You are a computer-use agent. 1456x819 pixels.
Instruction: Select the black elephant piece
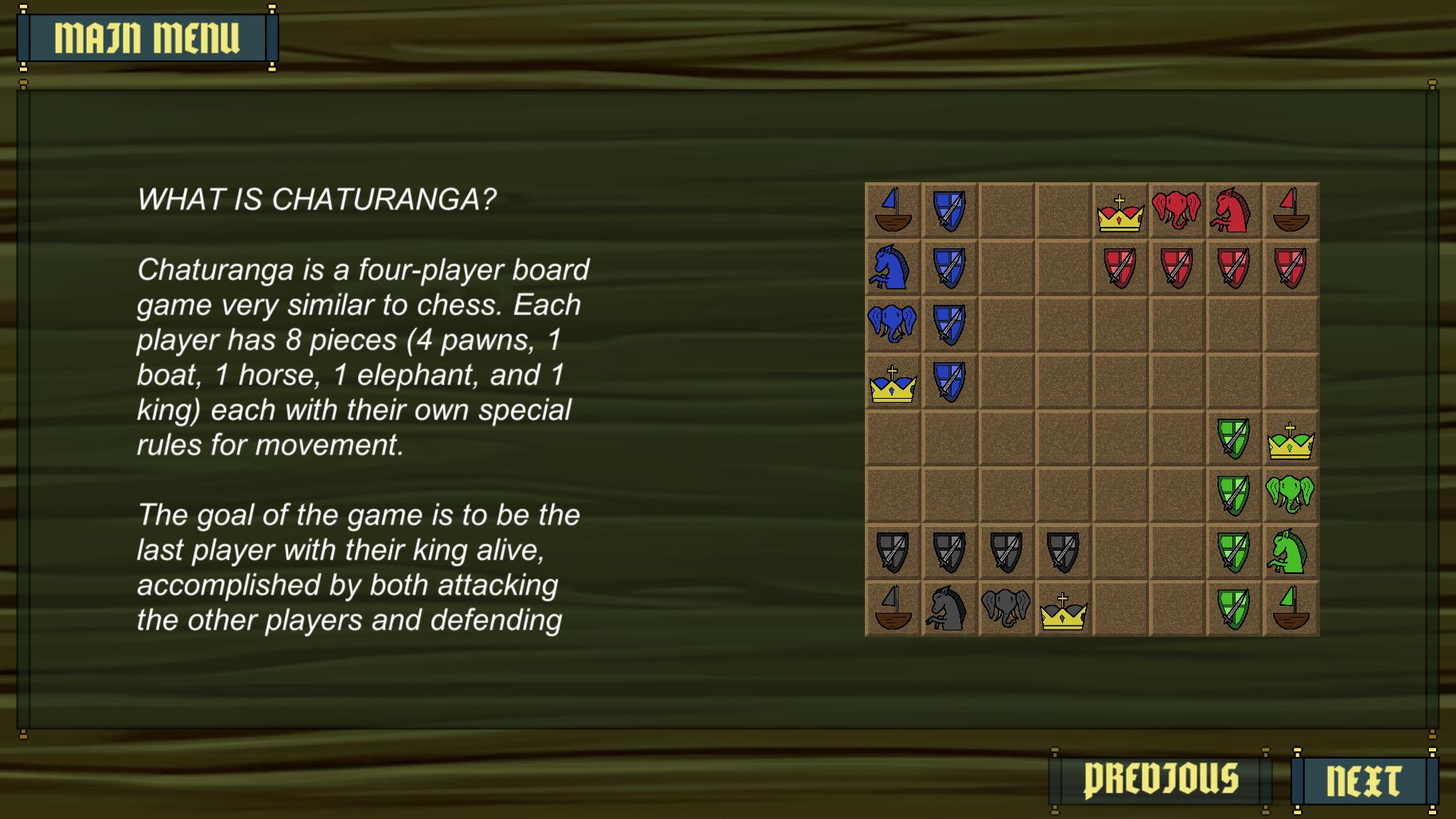click(x=1007, y=609)
